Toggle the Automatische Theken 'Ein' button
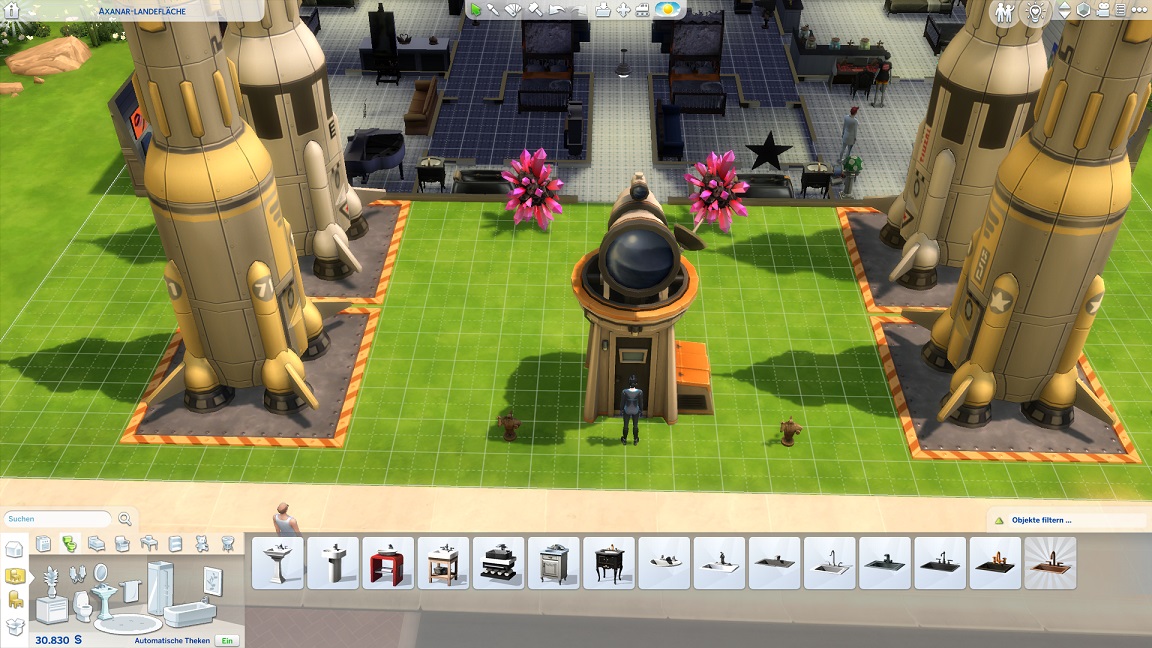 coord(228,640)
